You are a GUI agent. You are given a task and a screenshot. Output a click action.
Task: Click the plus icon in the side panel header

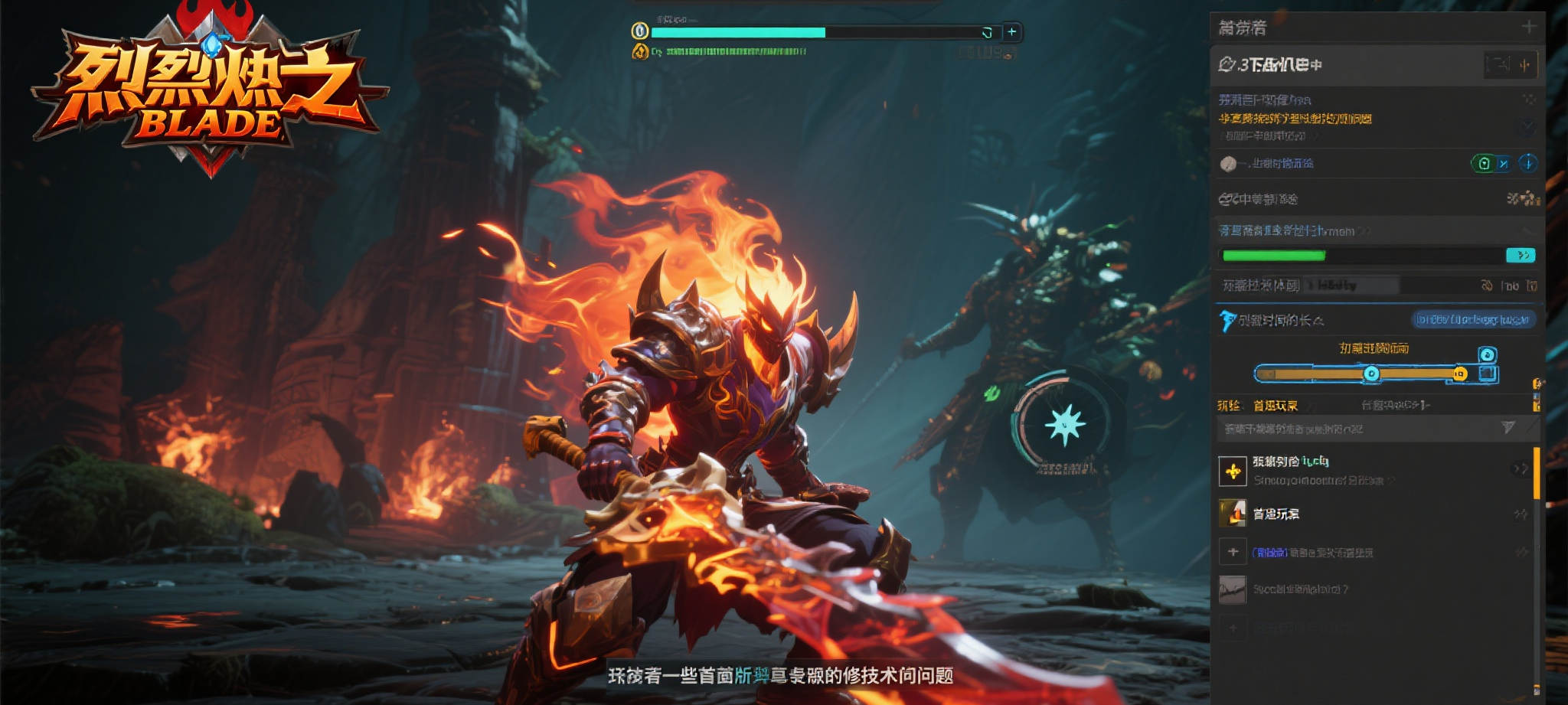(1529, 27)
